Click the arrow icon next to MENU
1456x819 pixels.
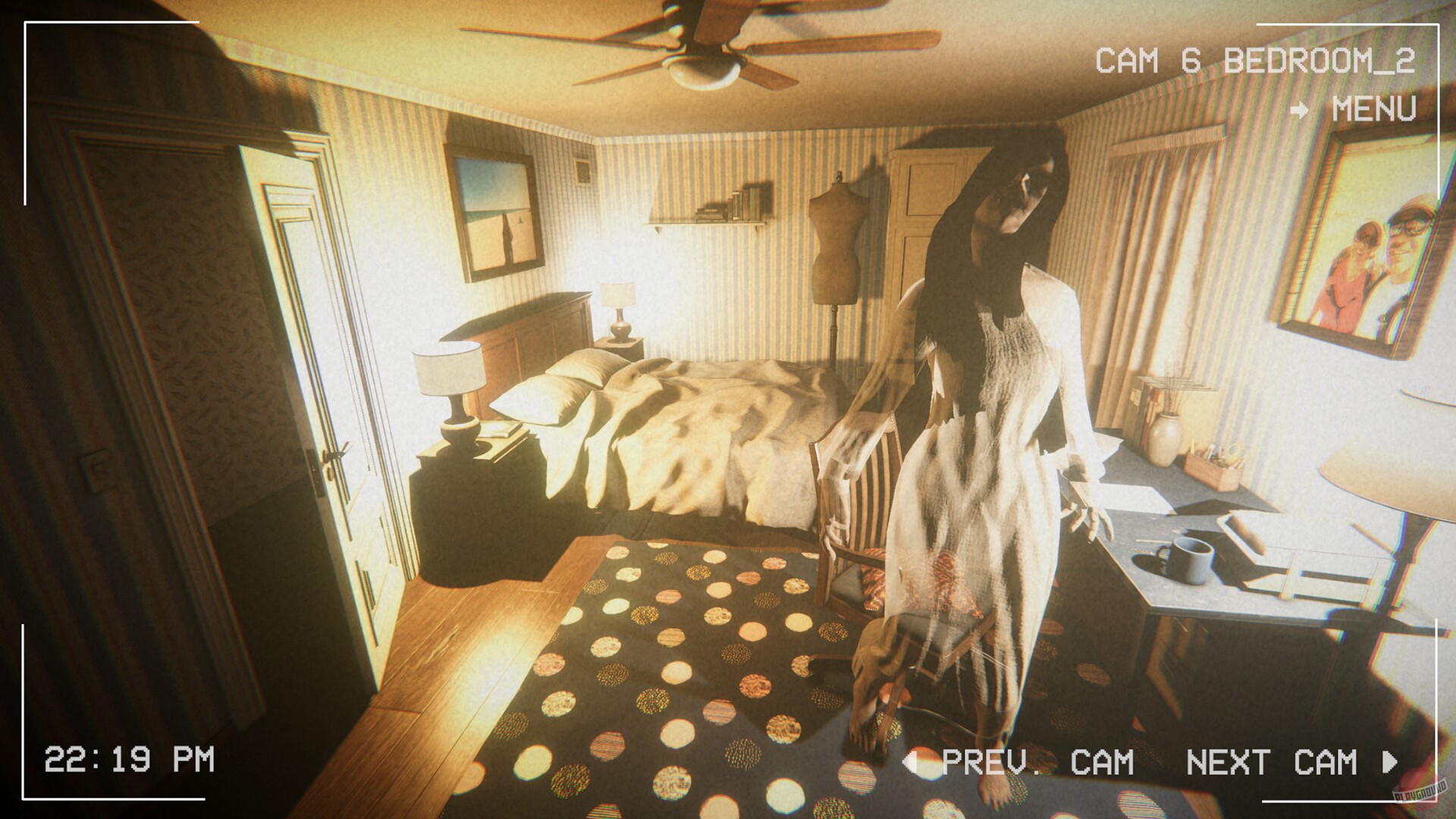click(x=1301, y=111)
